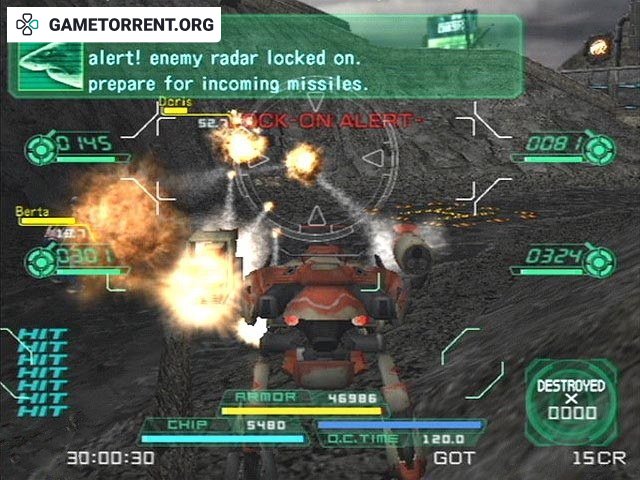Click the weapon icon beside the 0145 ammo count
The width and height of the screenshot is (640, 480).
point(41,146)
